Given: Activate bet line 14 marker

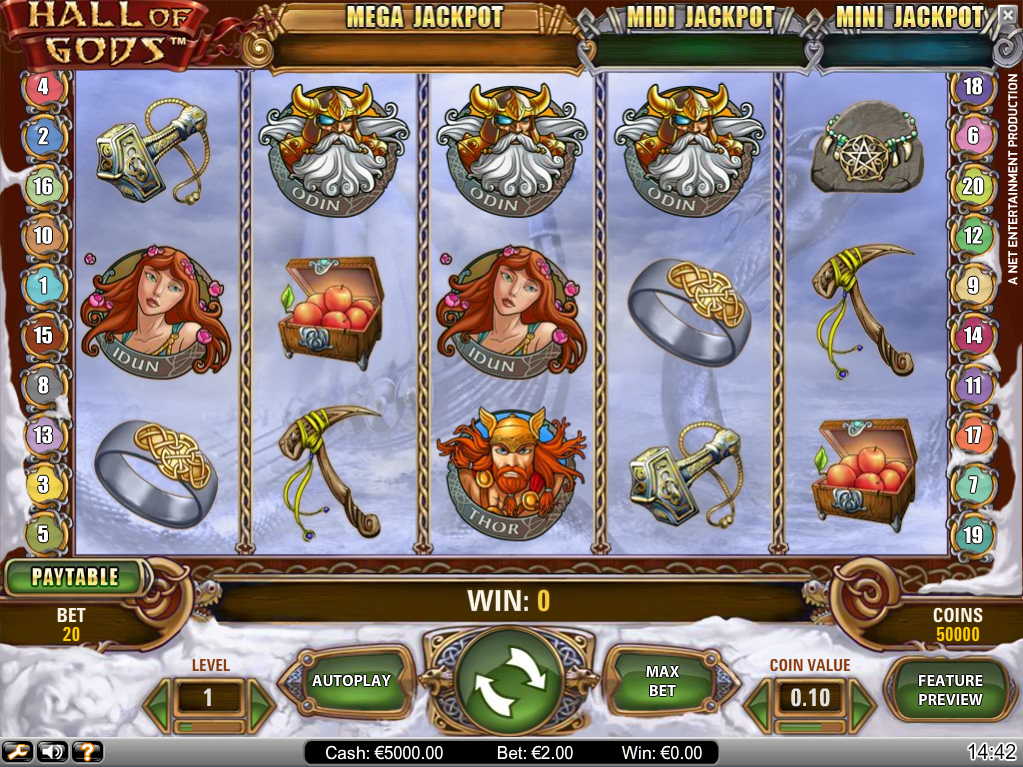Looking at the screenshot, I should point(973,336).
